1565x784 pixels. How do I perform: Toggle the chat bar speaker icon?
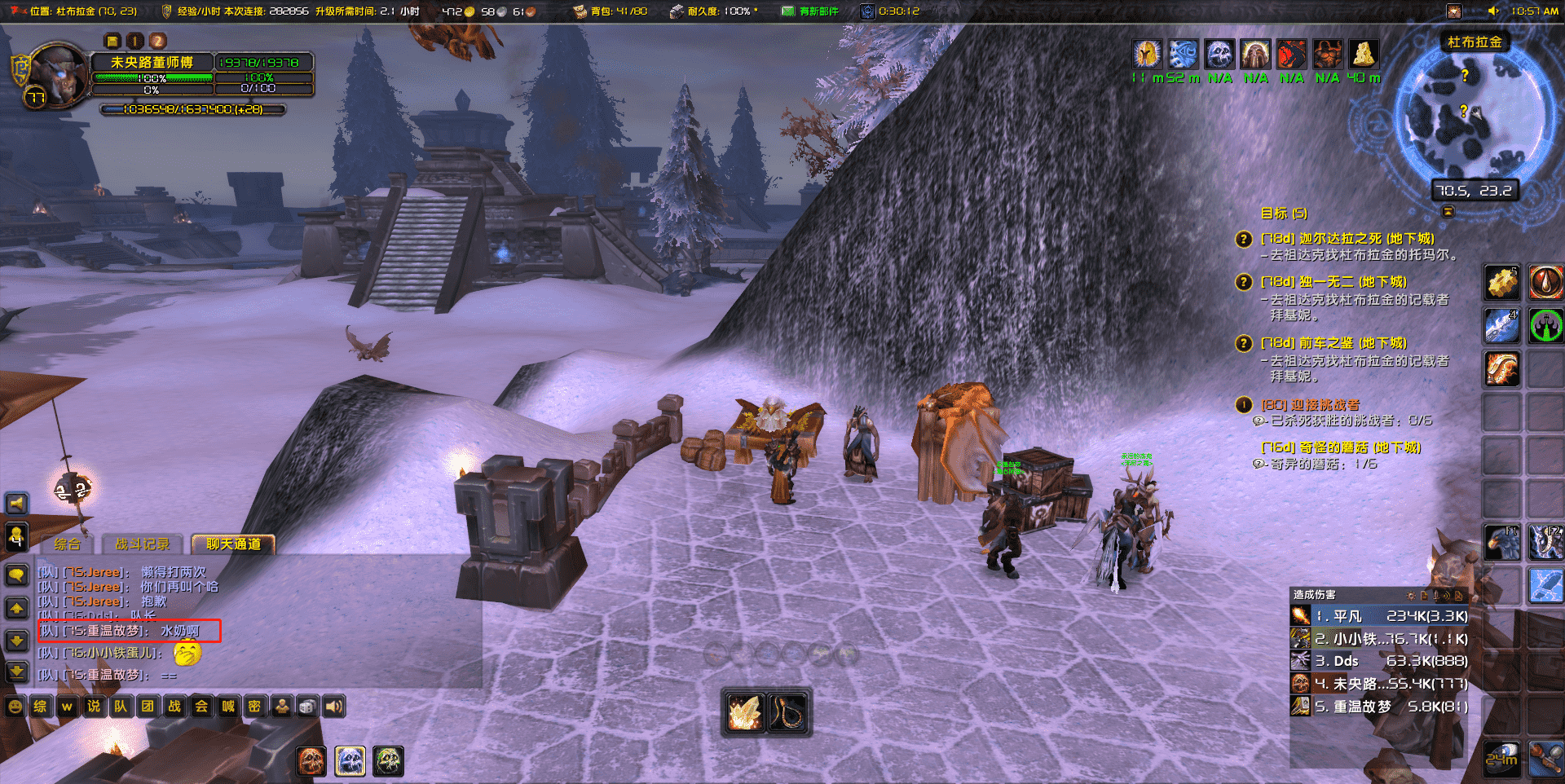pyautogui.click(x=334, y=707)
